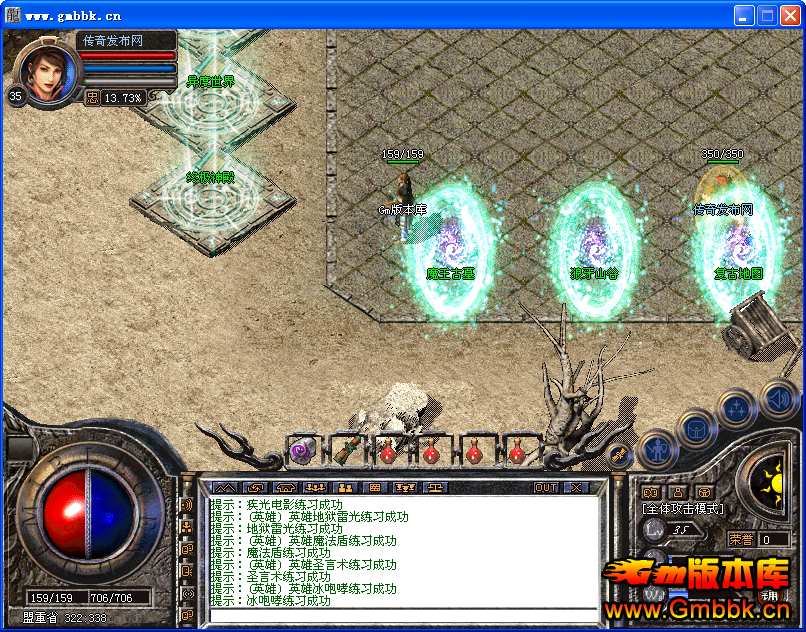Toggle the sound speaker button
This screenshot has width=806, height=632.
pyautogui.click(x=776, y=397)
